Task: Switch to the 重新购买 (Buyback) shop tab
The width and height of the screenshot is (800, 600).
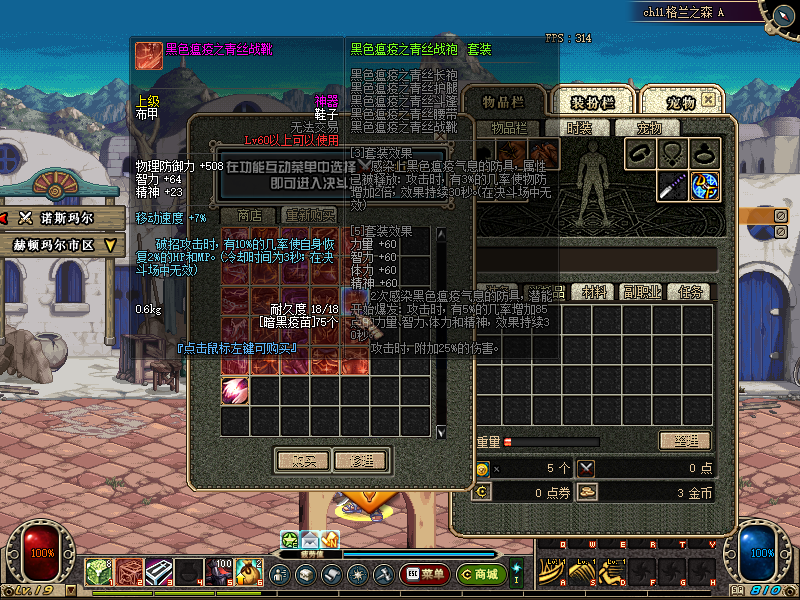Action: (310, 215)
